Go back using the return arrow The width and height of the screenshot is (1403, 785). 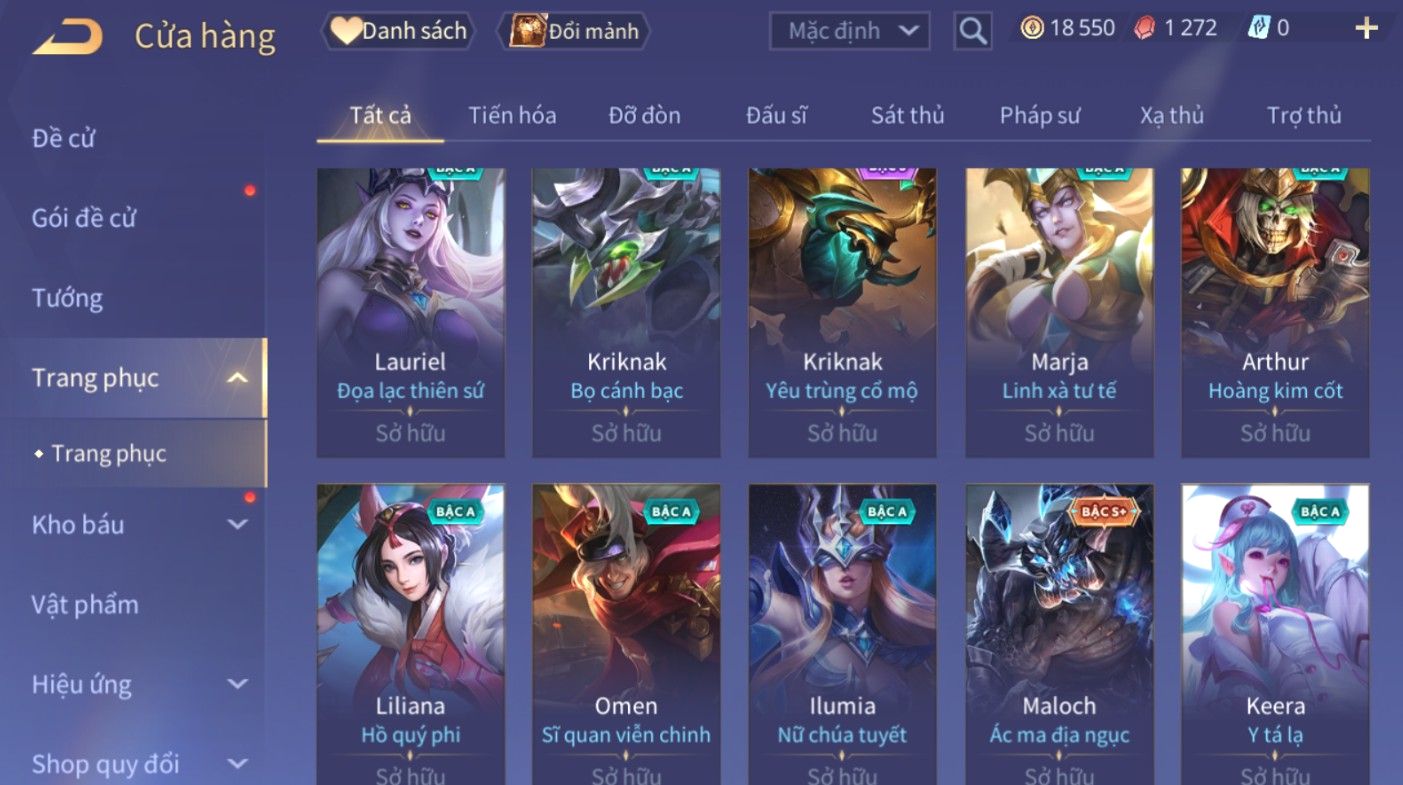(x=68, y=37)
